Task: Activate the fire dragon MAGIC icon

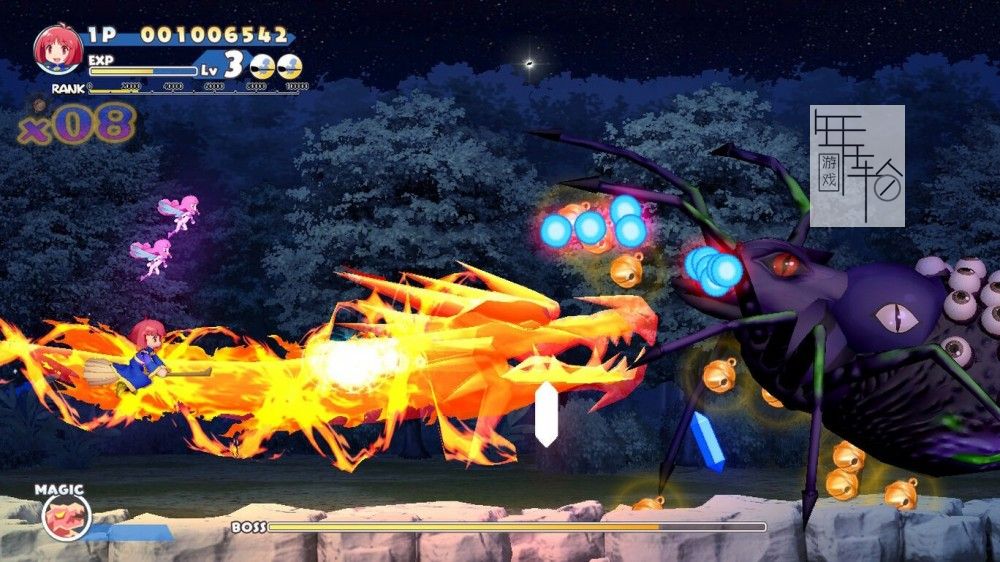Action: click(x=66, y=517)
